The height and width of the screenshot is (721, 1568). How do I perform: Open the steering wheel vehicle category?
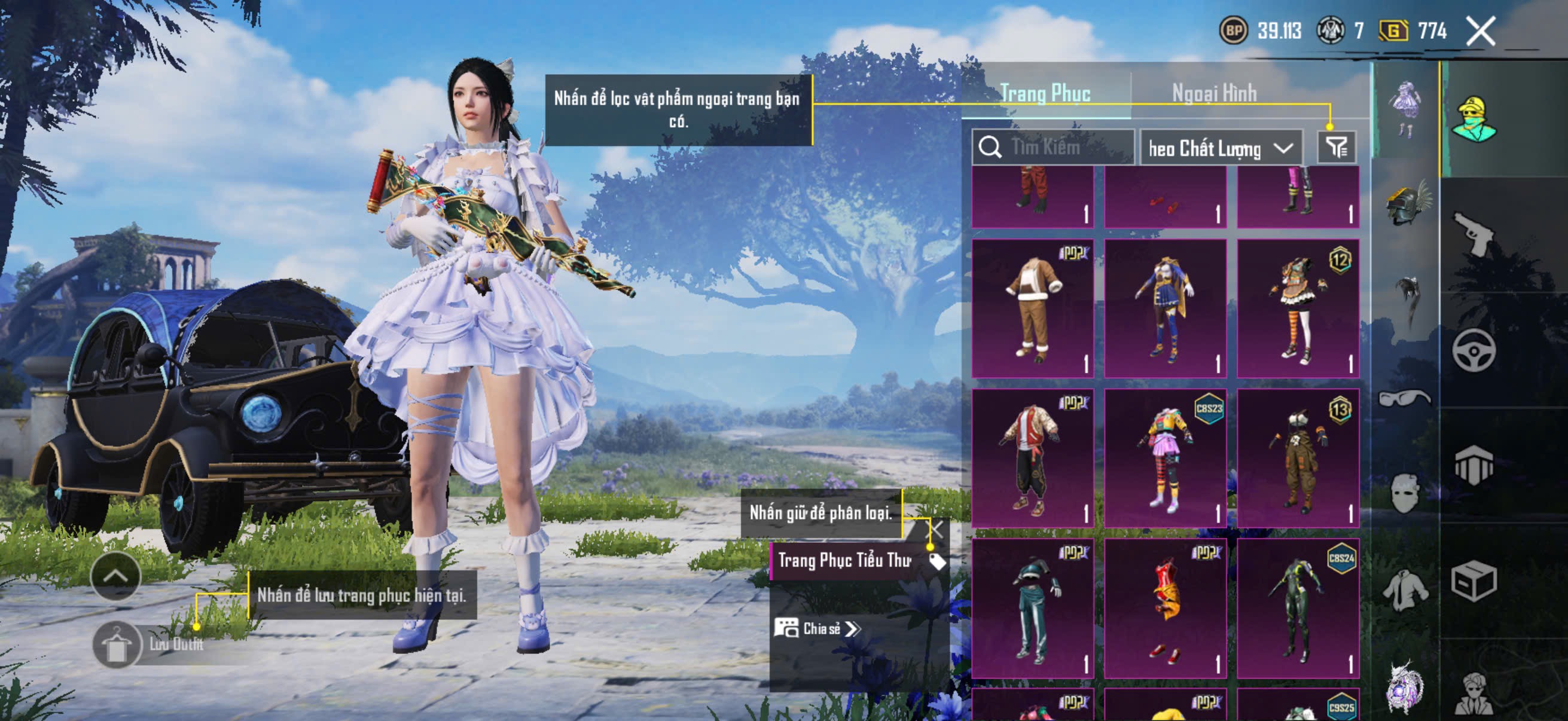(x=1474, y=350)
